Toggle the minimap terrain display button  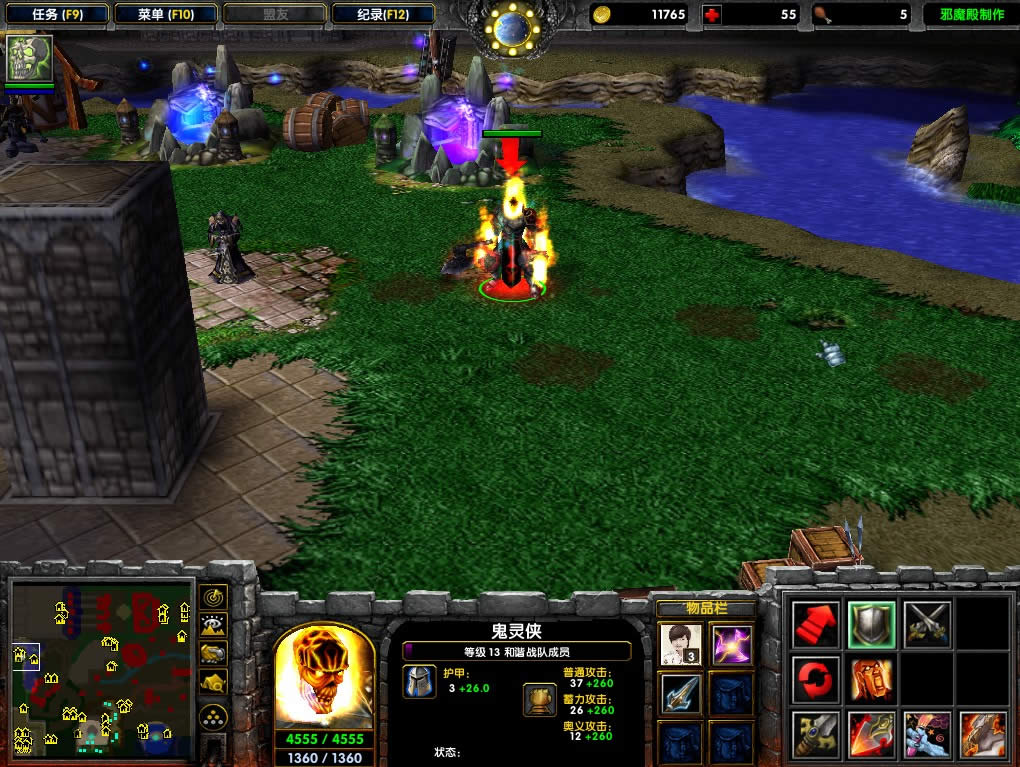click(213, 626)
